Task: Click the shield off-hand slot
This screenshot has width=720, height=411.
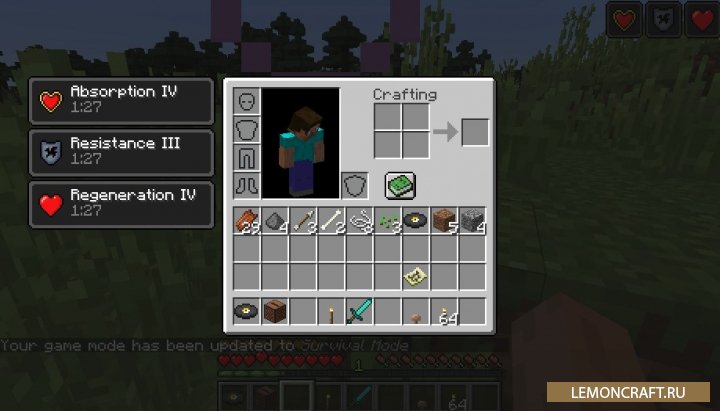Action: click(355, 186)
